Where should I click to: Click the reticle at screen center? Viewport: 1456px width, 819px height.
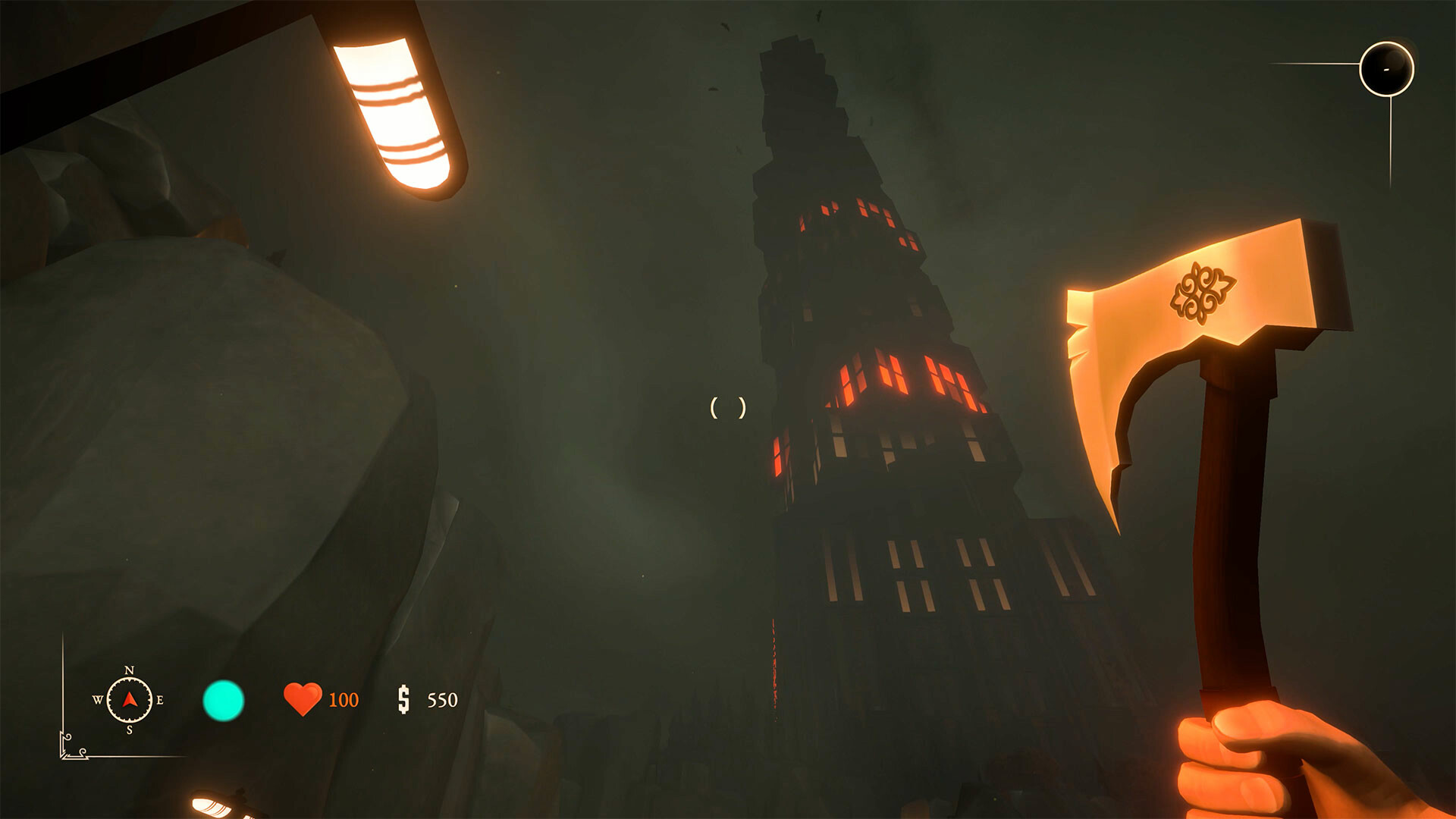pos(727,409)
